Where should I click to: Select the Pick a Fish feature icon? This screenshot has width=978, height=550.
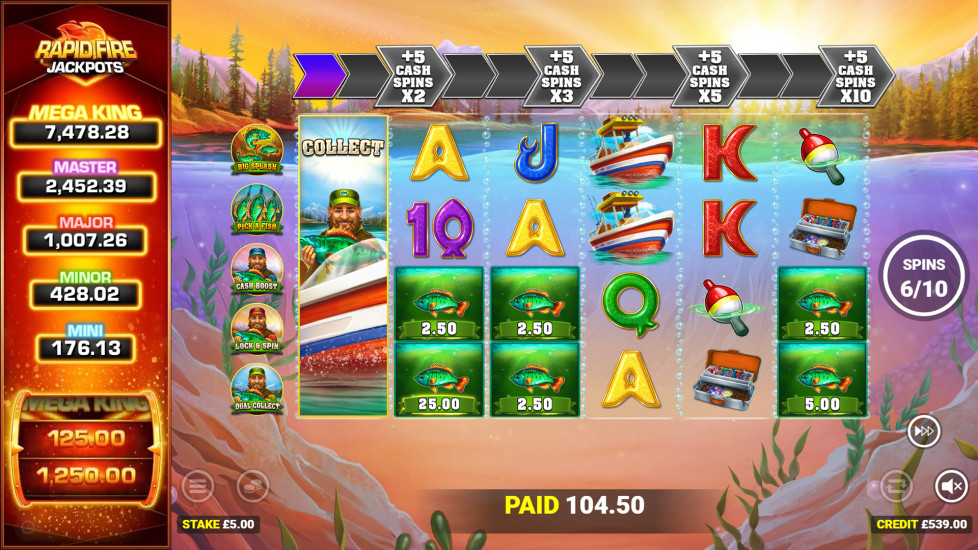click(256, 209)
